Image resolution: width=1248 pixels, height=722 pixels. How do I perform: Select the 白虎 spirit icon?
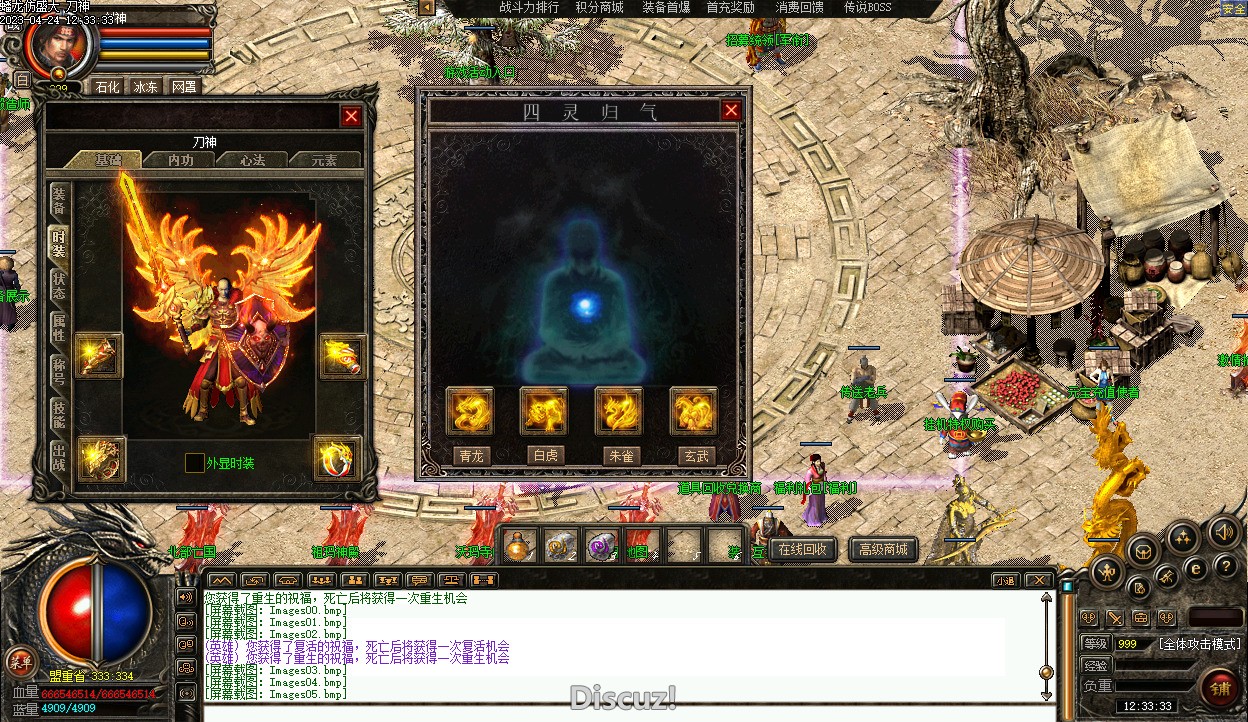[x=544, y=411]
